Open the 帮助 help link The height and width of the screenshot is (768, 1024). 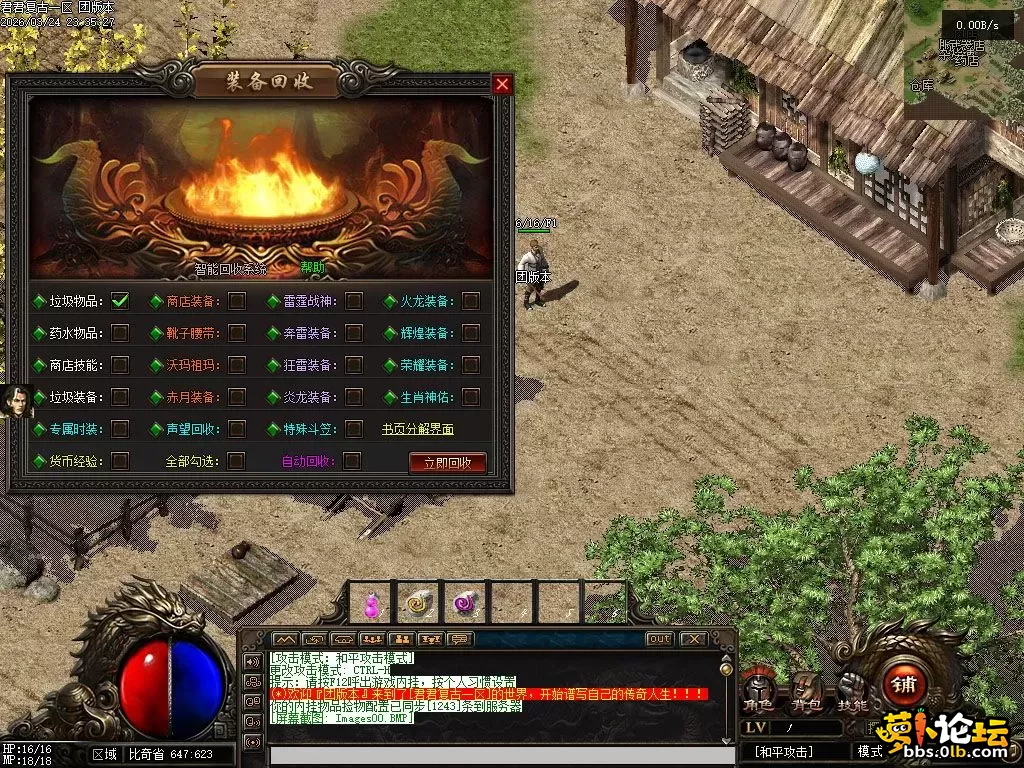[313, 268]
